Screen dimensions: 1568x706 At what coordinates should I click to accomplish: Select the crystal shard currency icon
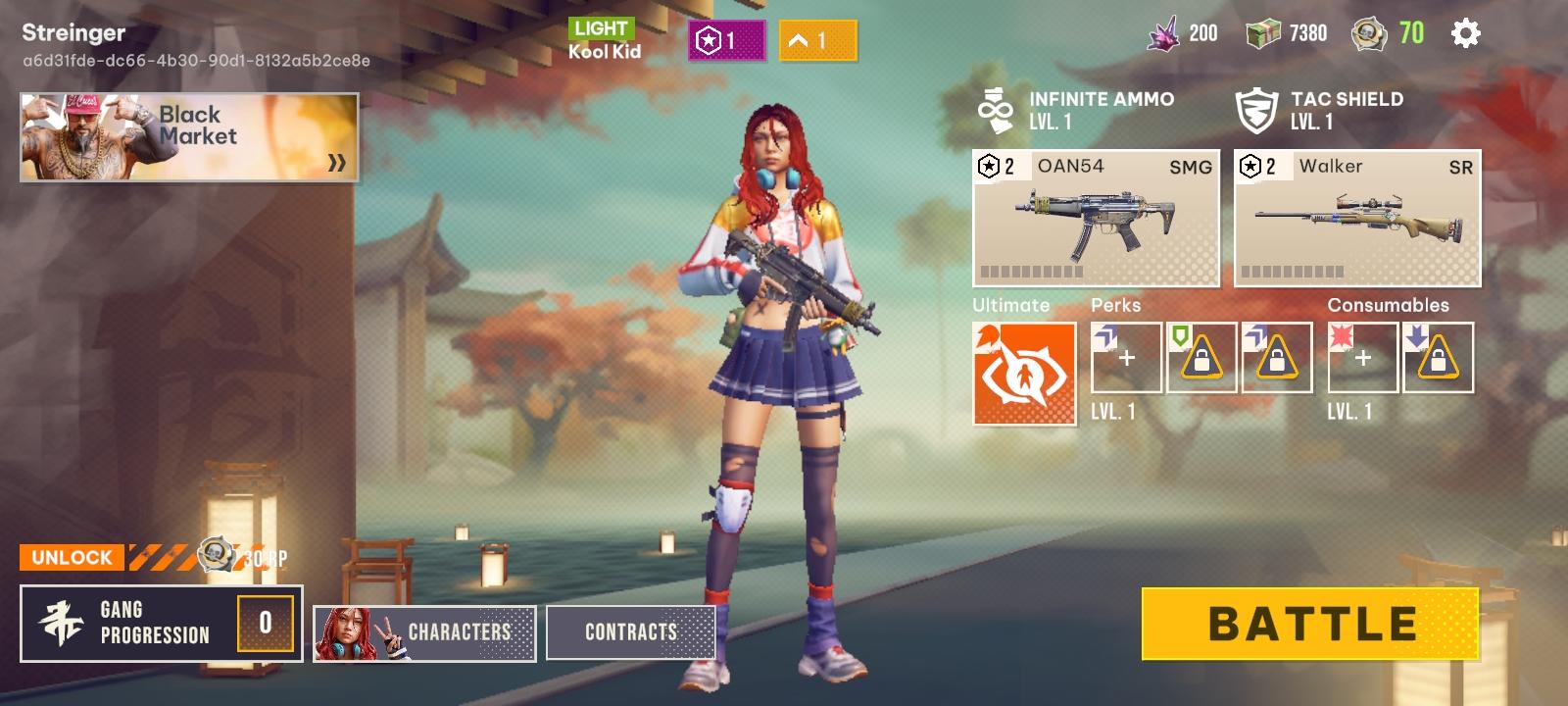[1166, 32]
